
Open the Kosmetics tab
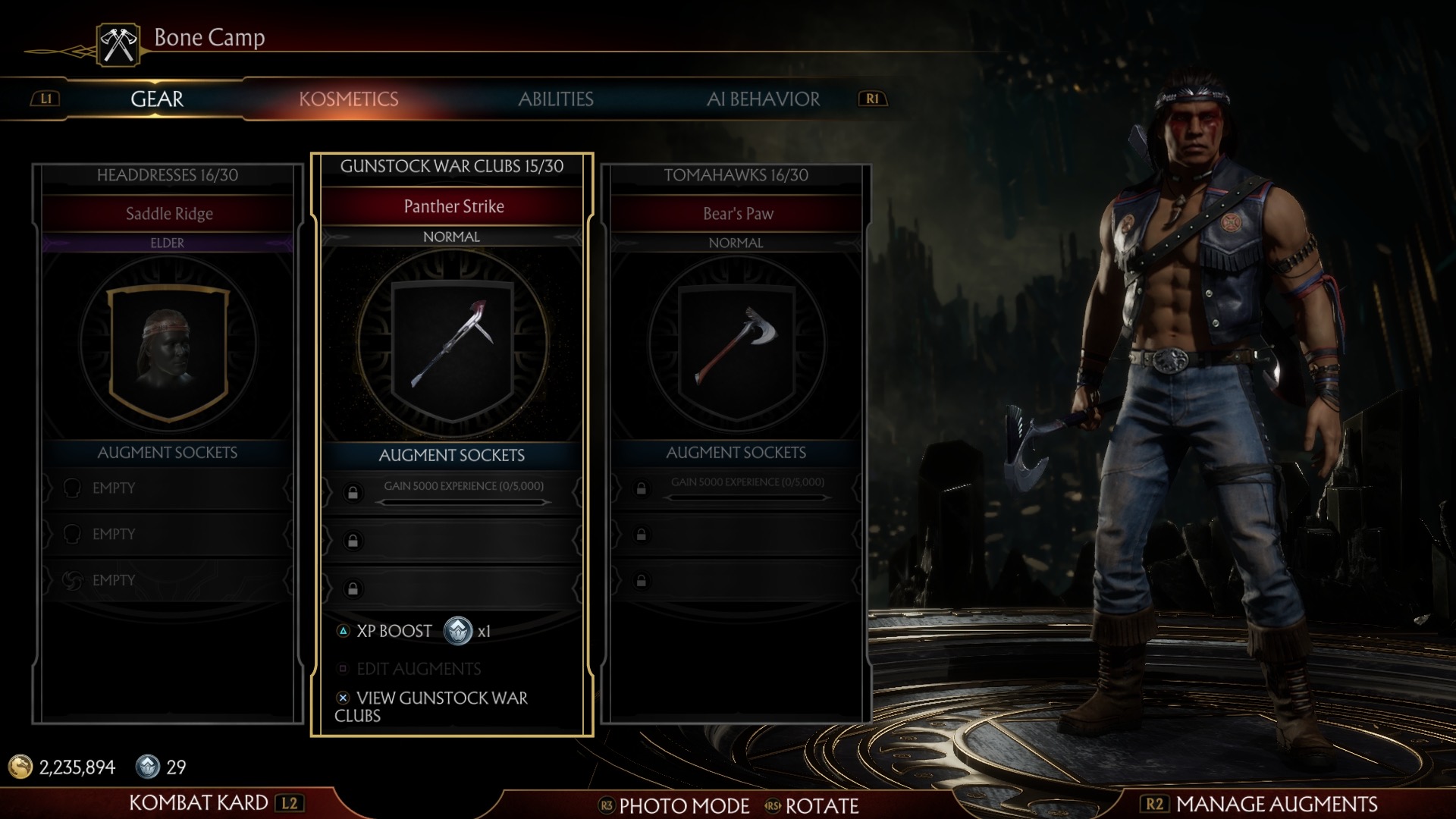348,99
